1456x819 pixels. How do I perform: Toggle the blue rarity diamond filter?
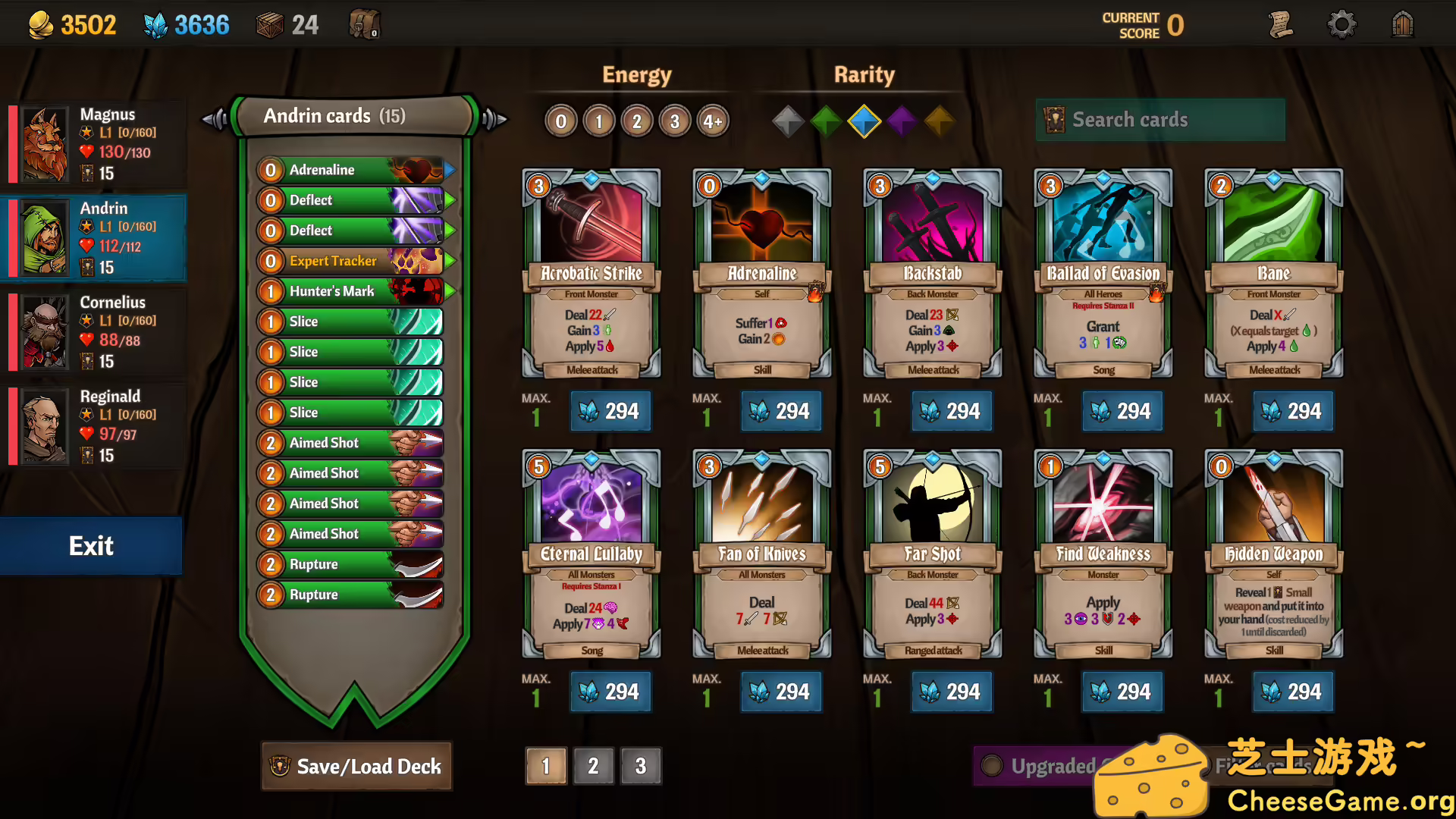[864, 121]
